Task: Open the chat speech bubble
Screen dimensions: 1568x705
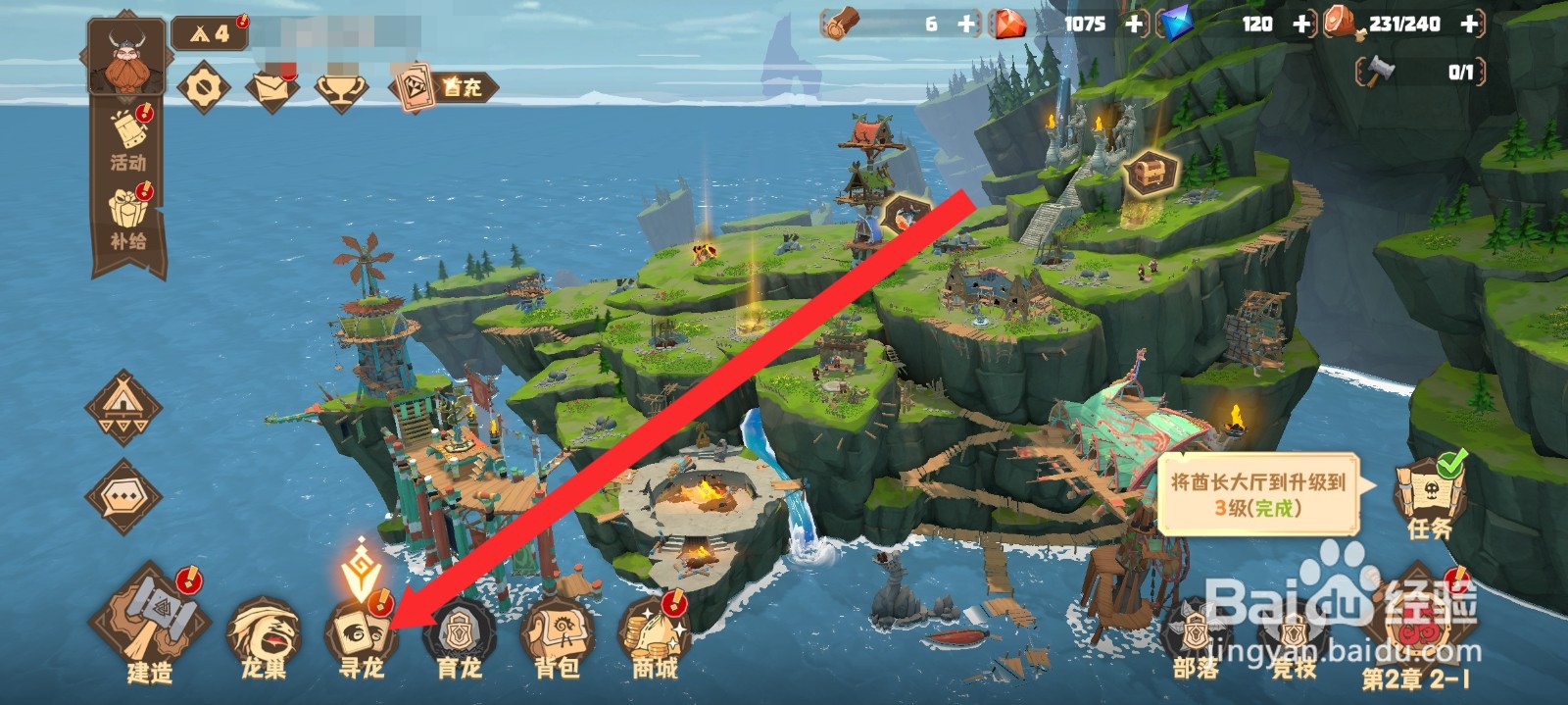Action: click(x=122, y=497)
